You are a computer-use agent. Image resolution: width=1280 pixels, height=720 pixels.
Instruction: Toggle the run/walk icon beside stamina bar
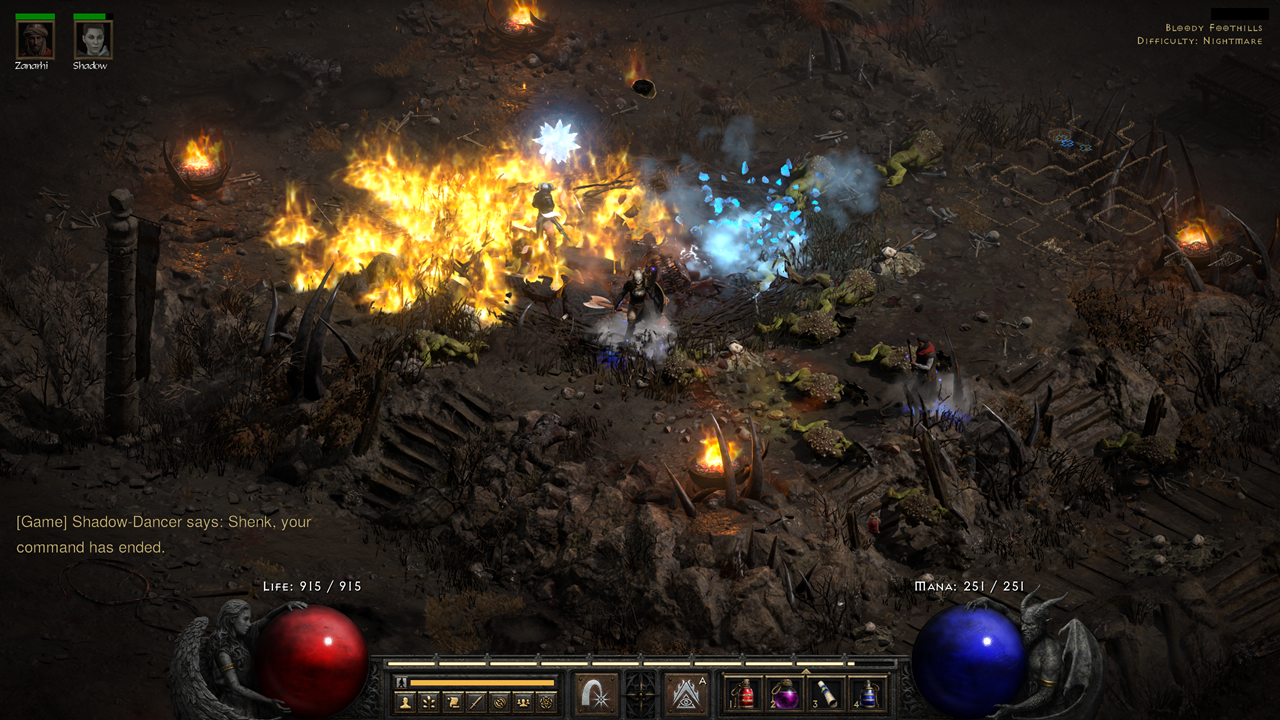point(402,682)
